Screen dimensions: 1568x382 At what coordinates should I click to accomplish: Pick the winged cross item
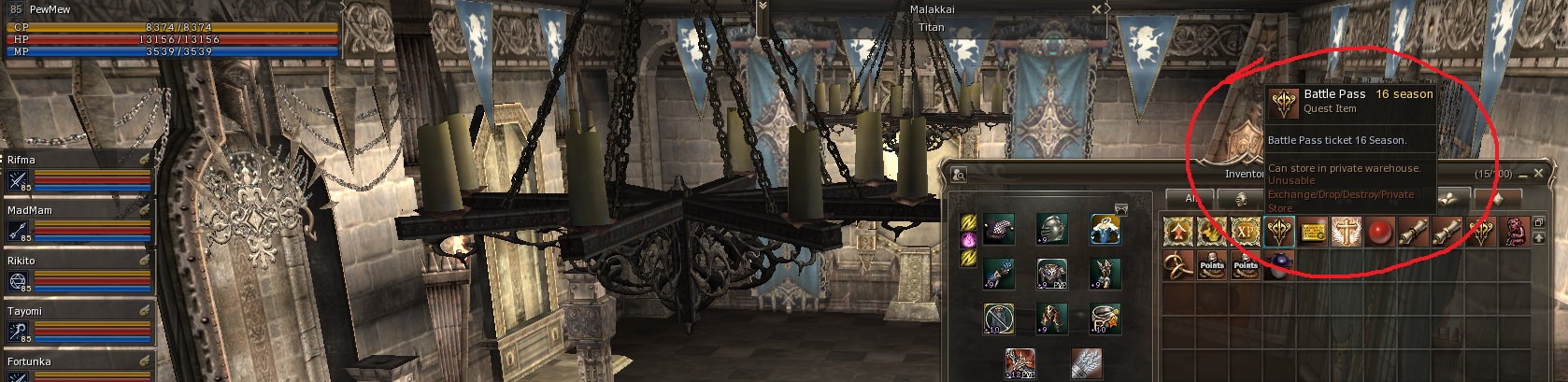1347,232
